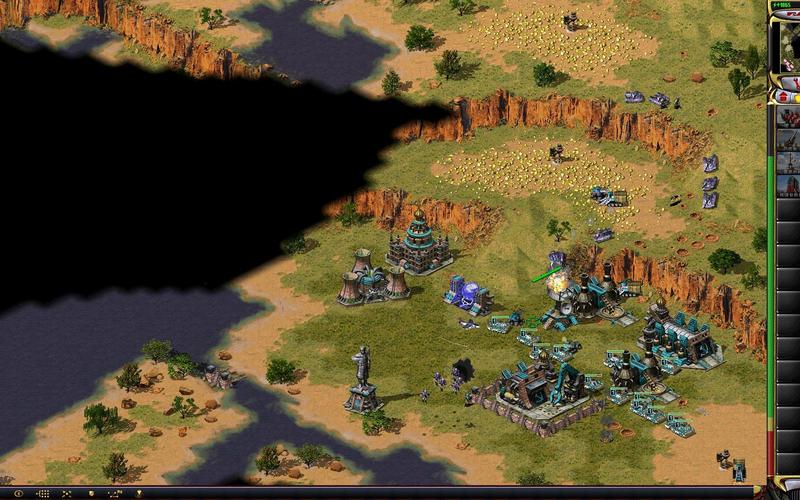800x500 pixels.
Task: Click the dotted grid type-select icon
Action: click(x=44, y=494)
